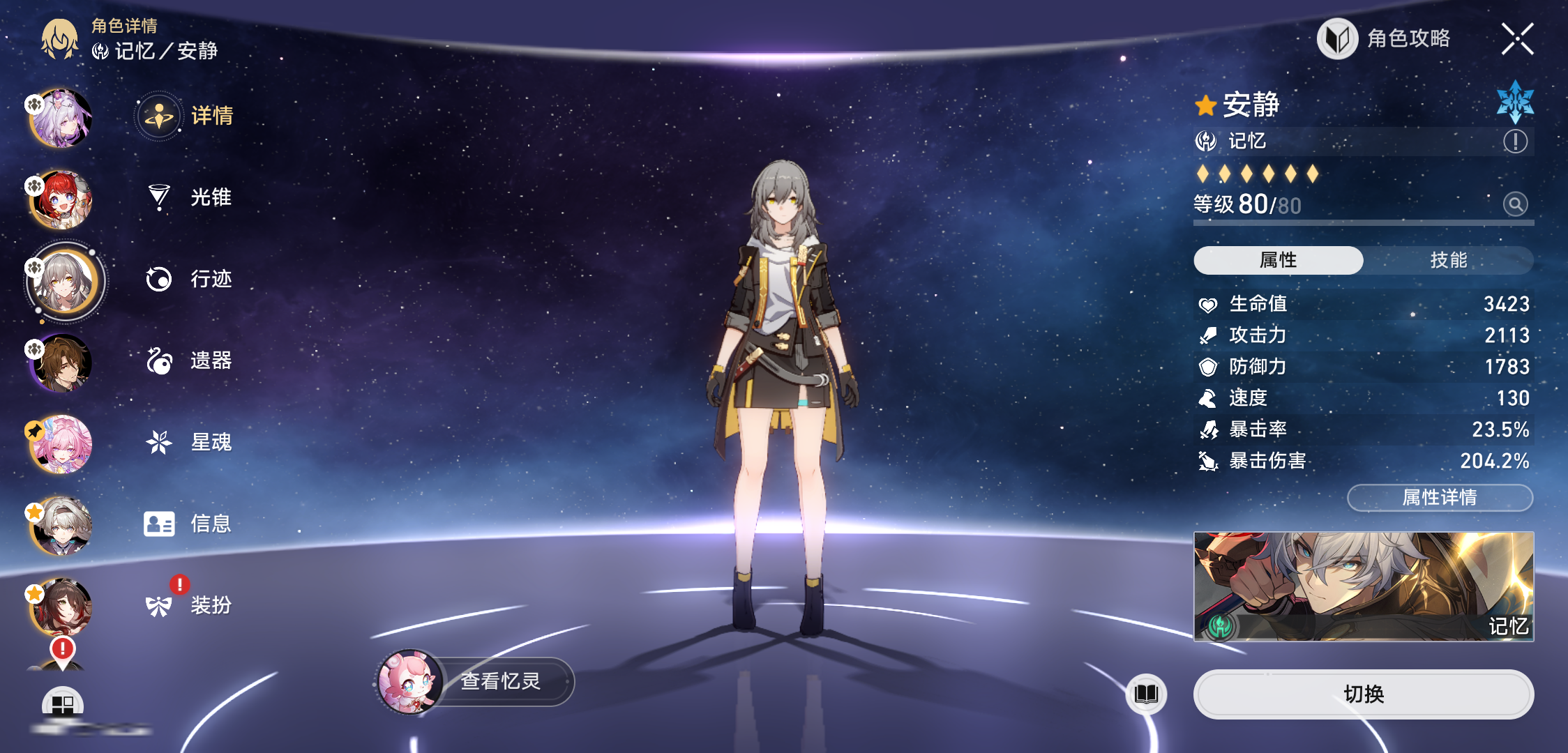Open the 角色攻略 character guide
The image size is (1568, 753).
(1385, 39)
